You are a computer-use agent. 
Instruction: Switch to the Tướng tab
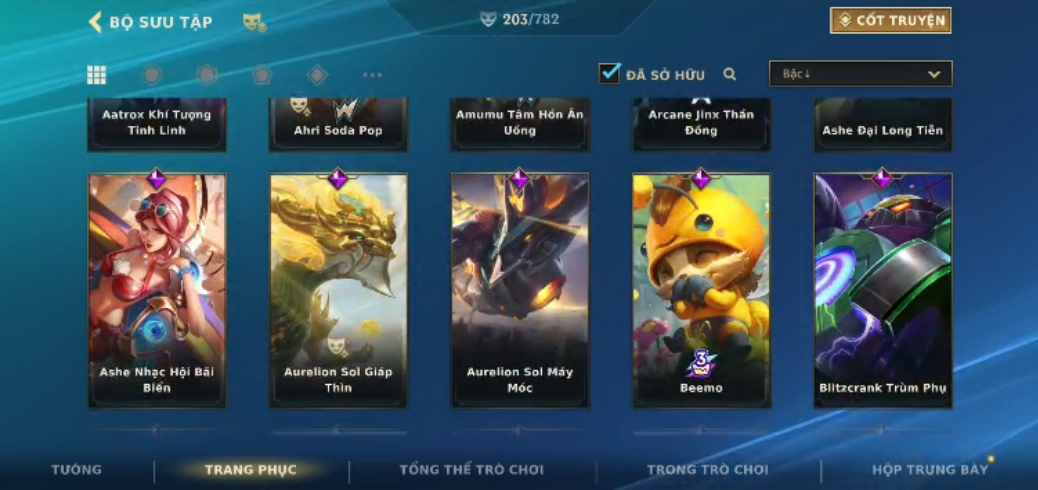(x=77, y=470)
